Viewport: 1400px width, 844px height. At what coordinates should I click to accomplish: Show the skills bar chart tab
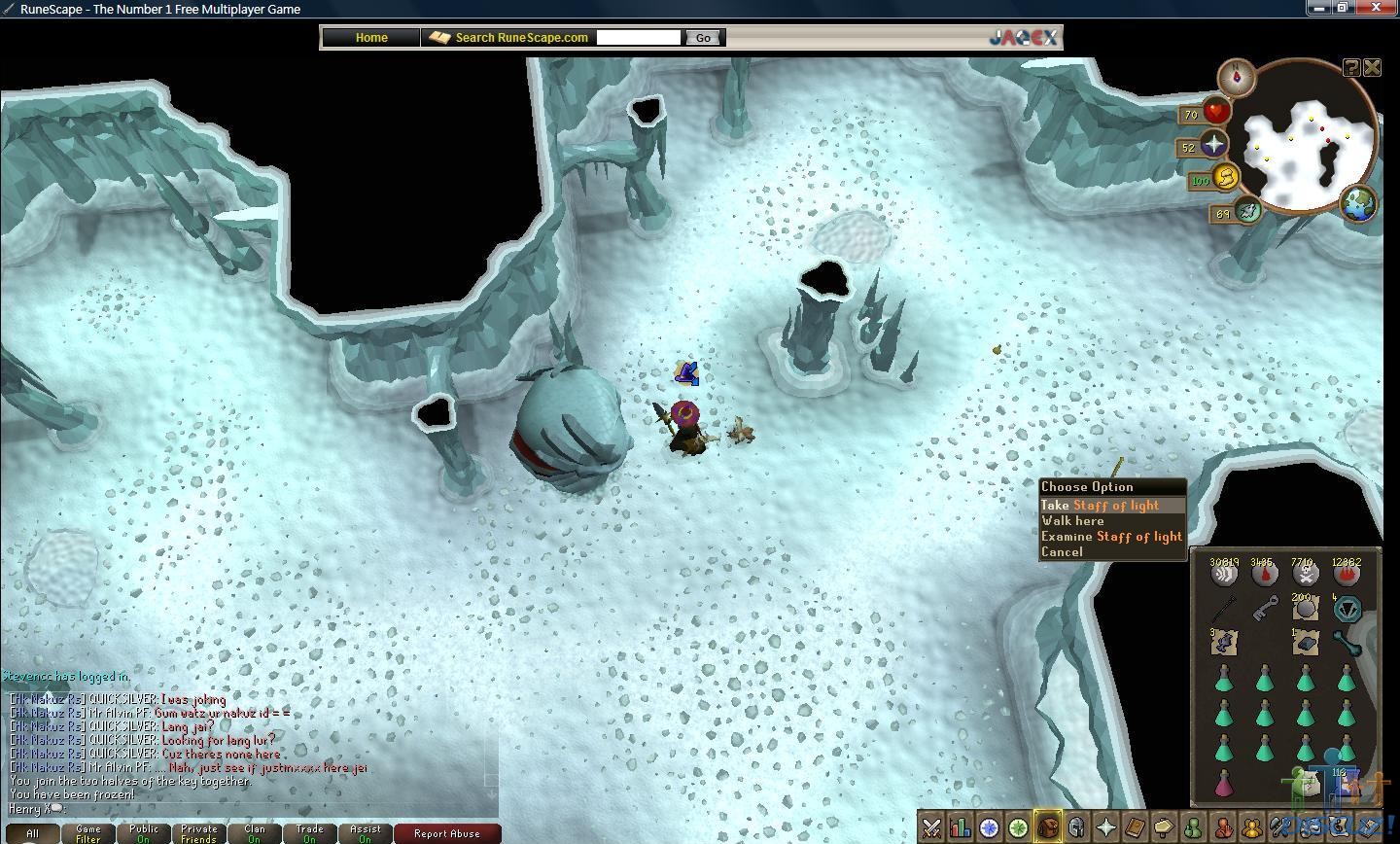(961, 828)
